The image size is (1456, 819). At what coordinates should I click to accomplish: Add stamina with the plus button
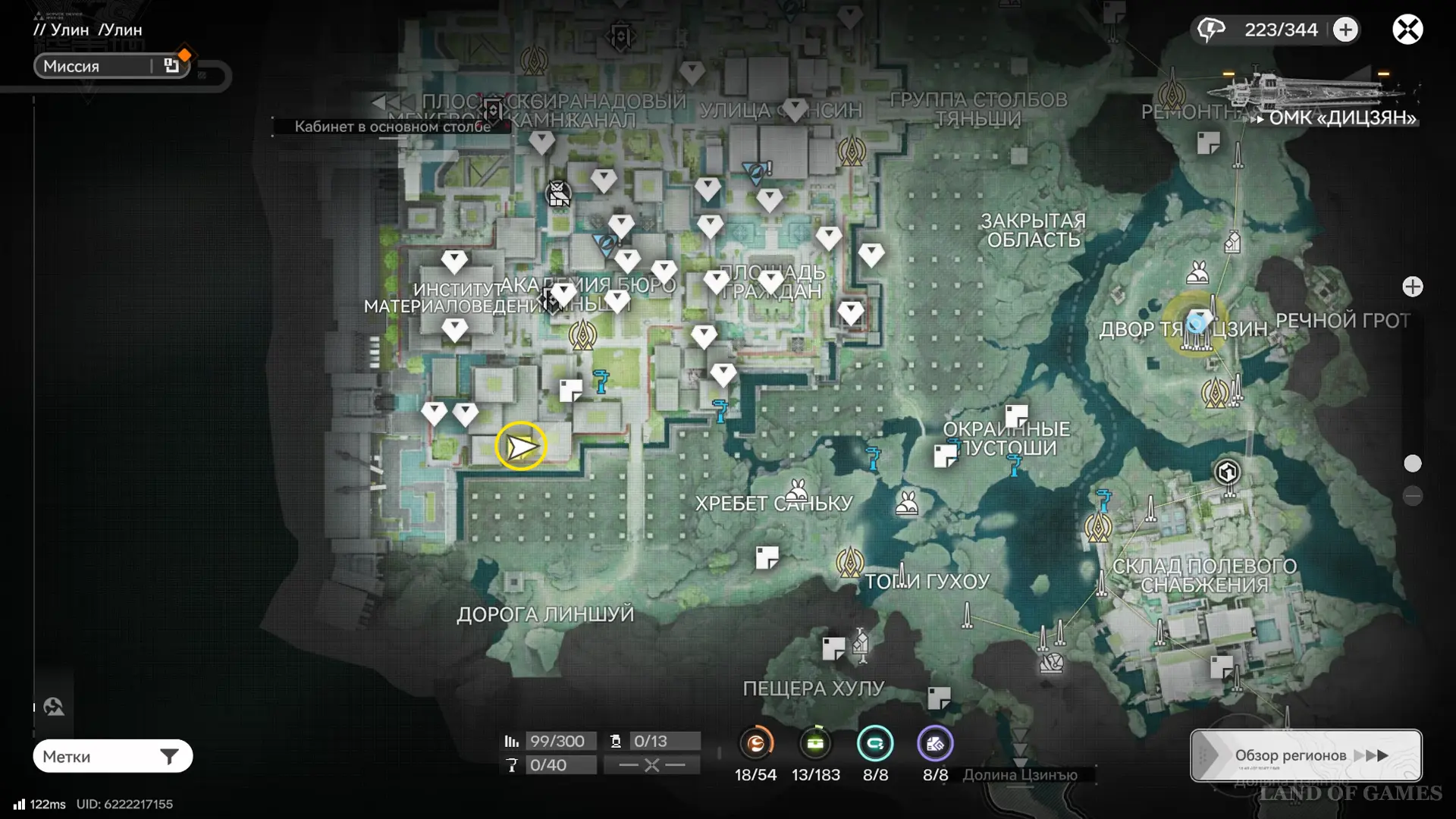tap(1346, 30)
